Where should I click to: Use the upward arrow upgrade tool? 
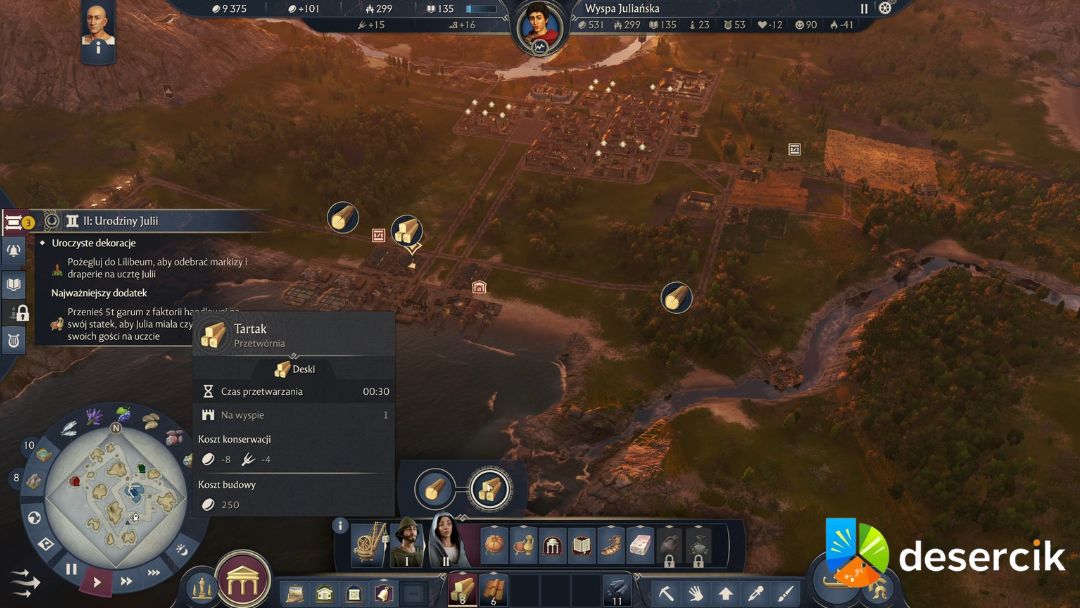[725, 593]
